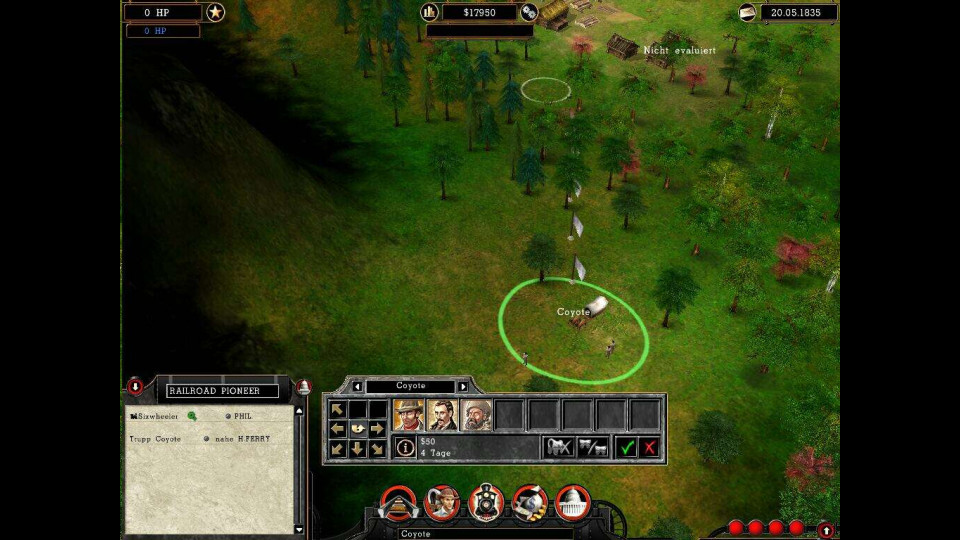Screen dimensions: 960x540
Task: Open the info button beside the $50 cost
Action: click(406, 447)
